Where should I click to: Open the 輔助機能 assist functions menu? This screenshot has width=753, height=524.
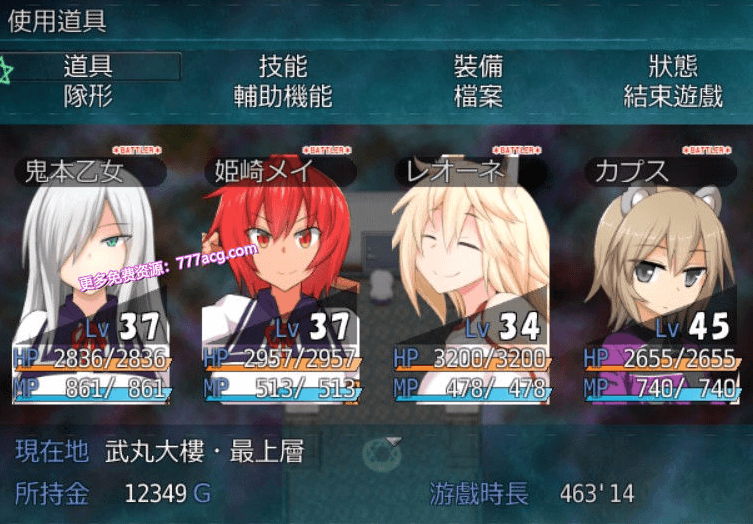[x=283, y=96]
